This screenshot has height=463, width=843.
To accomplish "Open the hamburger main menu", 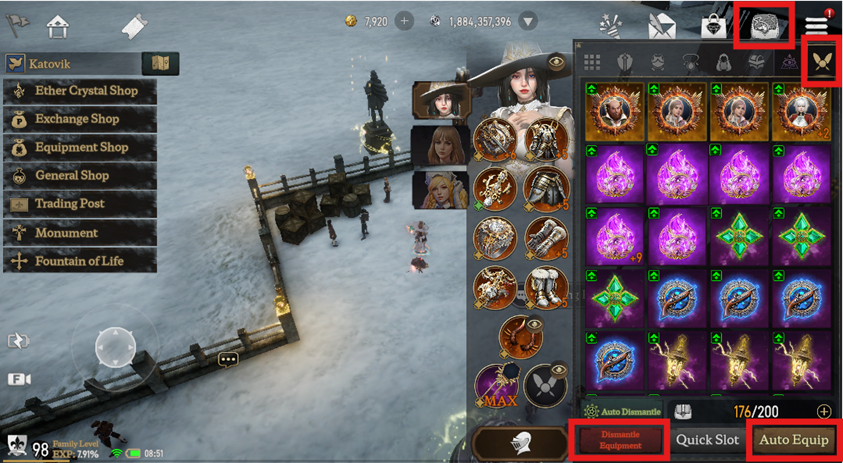I will pos(816,24).
